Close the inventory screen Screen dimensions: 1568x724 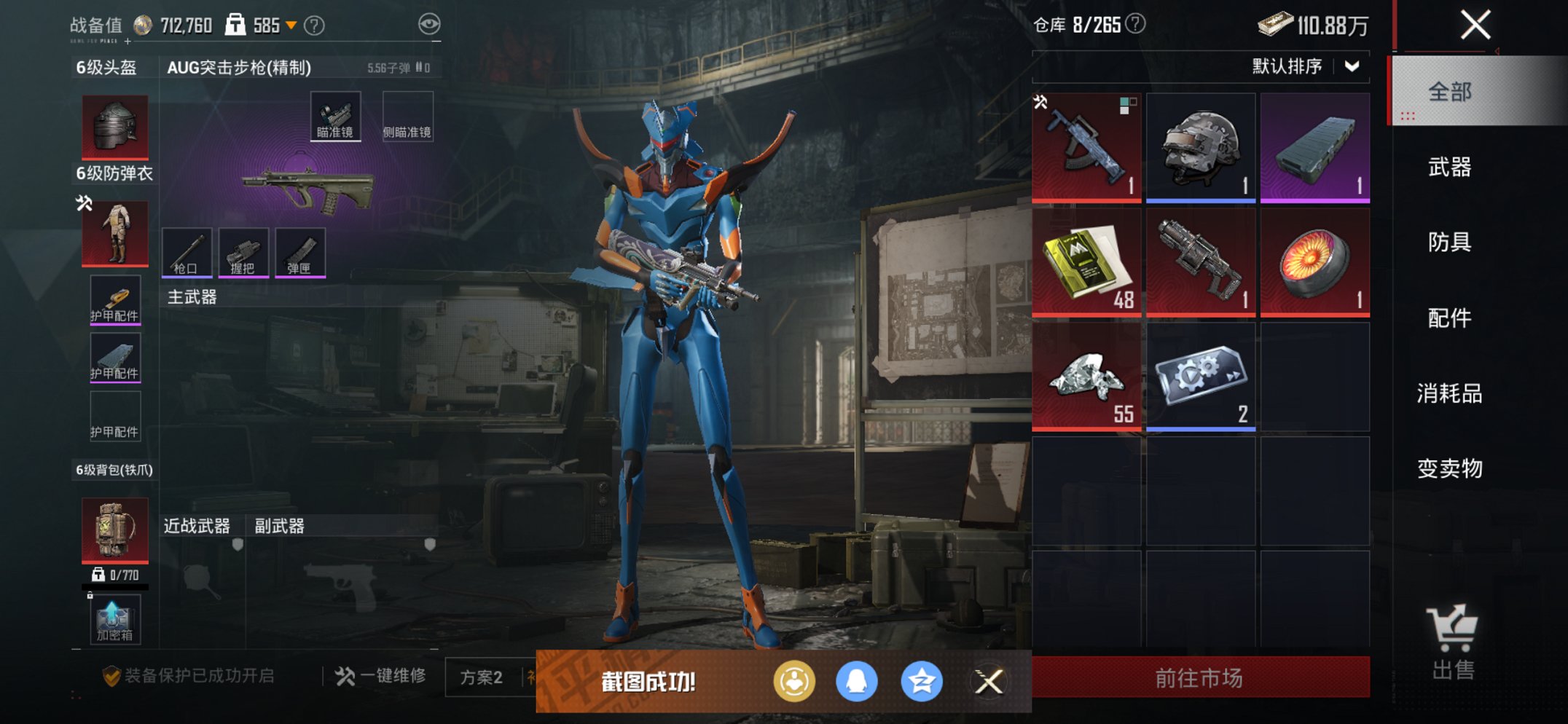pyautogui.click(x=1475, y=25)
